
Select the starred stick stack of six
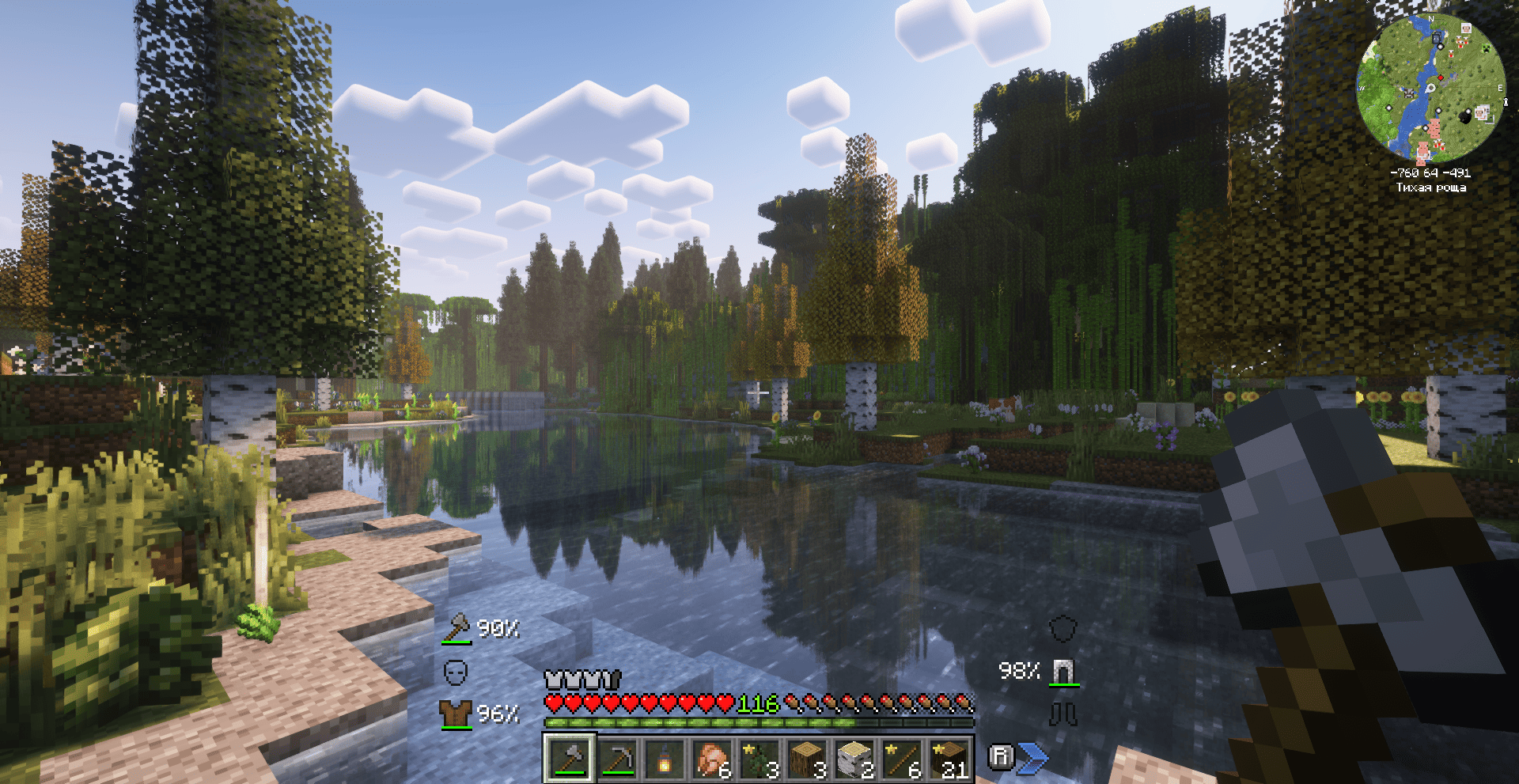click(902, 759)
